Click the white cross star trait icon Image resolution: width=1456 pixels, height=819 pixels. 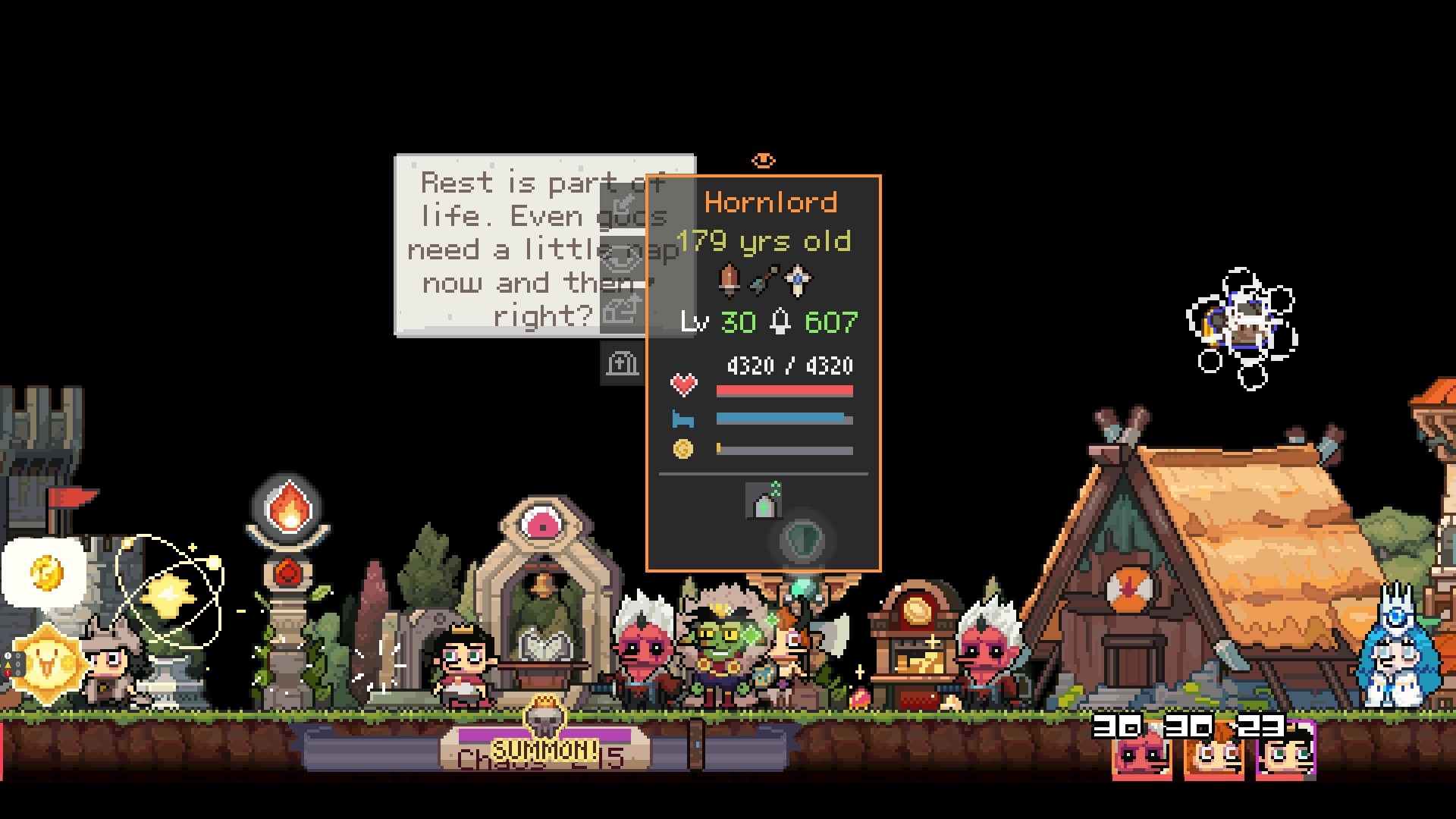coord(797,281)
